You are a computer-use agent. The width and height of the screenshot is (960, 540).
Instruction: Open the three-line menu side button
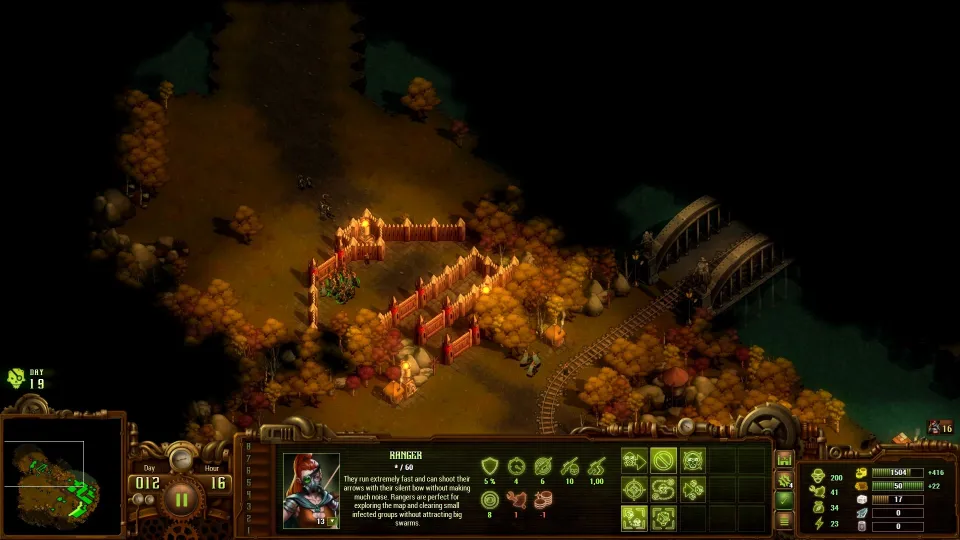coord(785,519)
